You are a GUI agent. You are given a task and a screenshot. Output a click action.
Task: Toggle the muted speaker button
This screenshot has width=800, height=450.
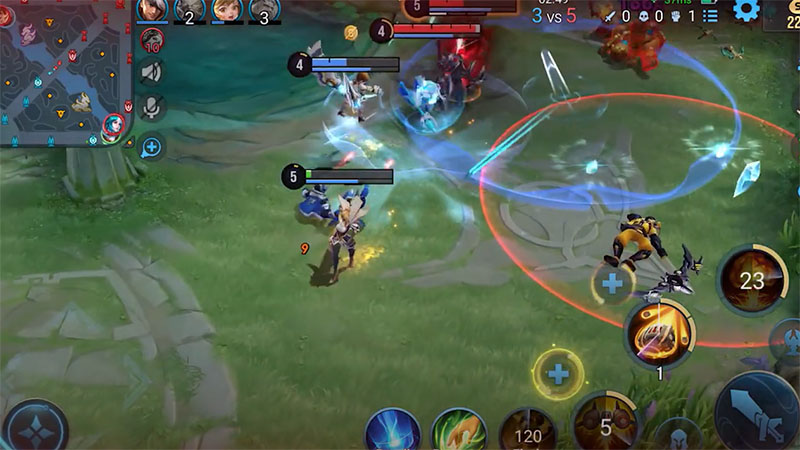(152, 72)
